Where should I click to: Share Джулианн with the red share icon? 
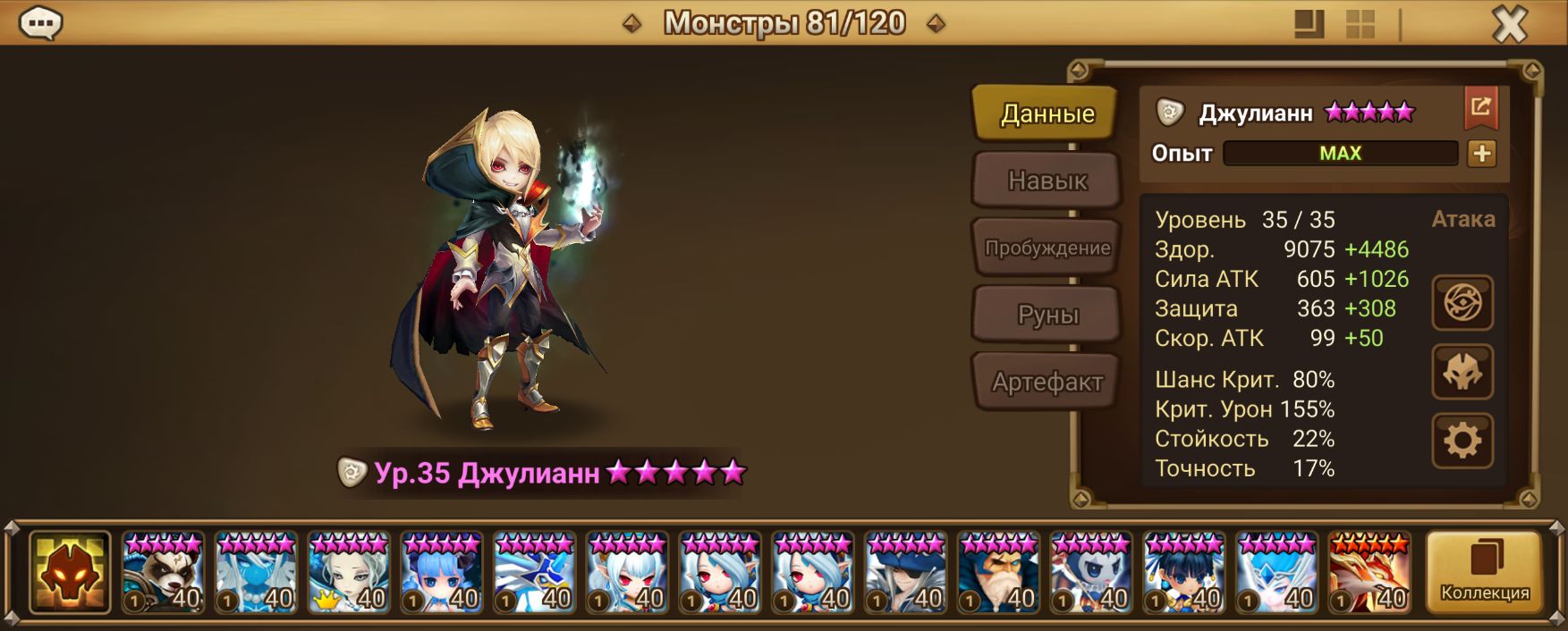tap(1480, 108)
